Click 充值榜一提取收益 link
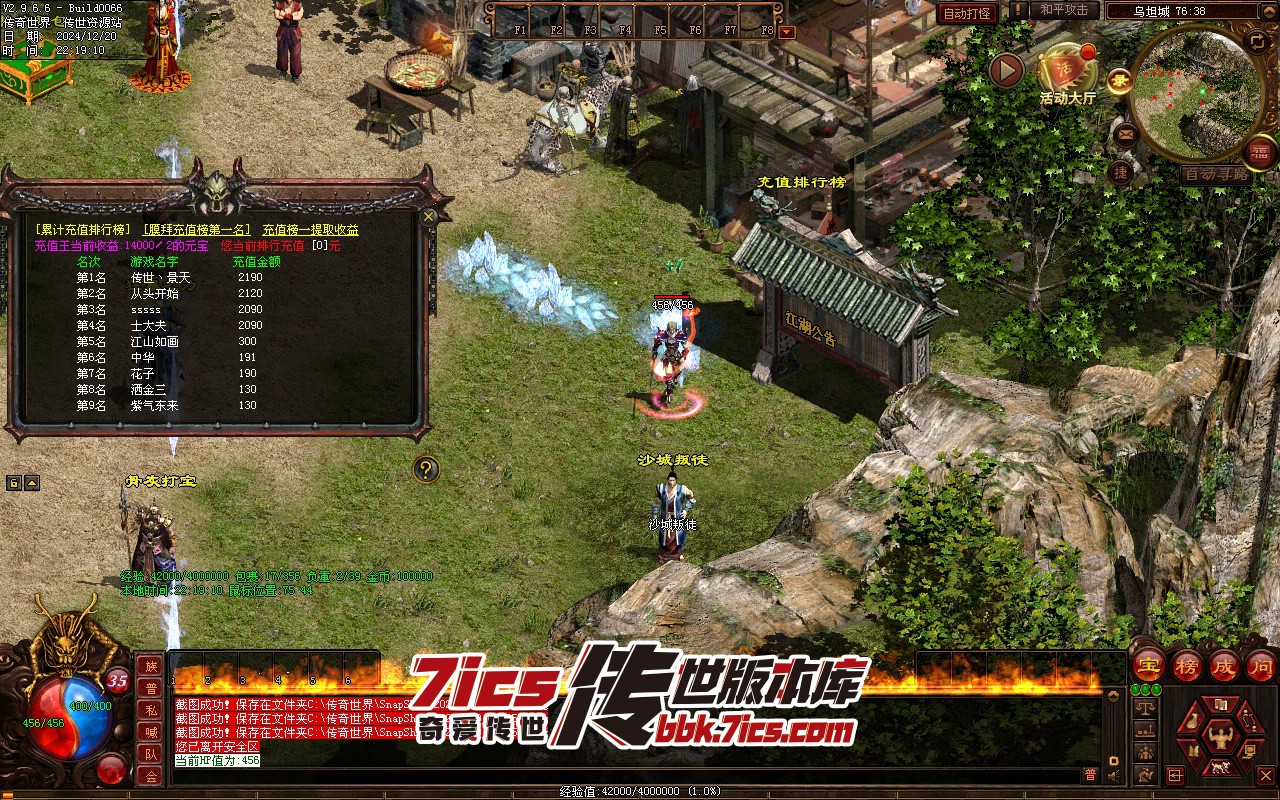This screenshot has height=800, width=1280. [x=310, y=230]
